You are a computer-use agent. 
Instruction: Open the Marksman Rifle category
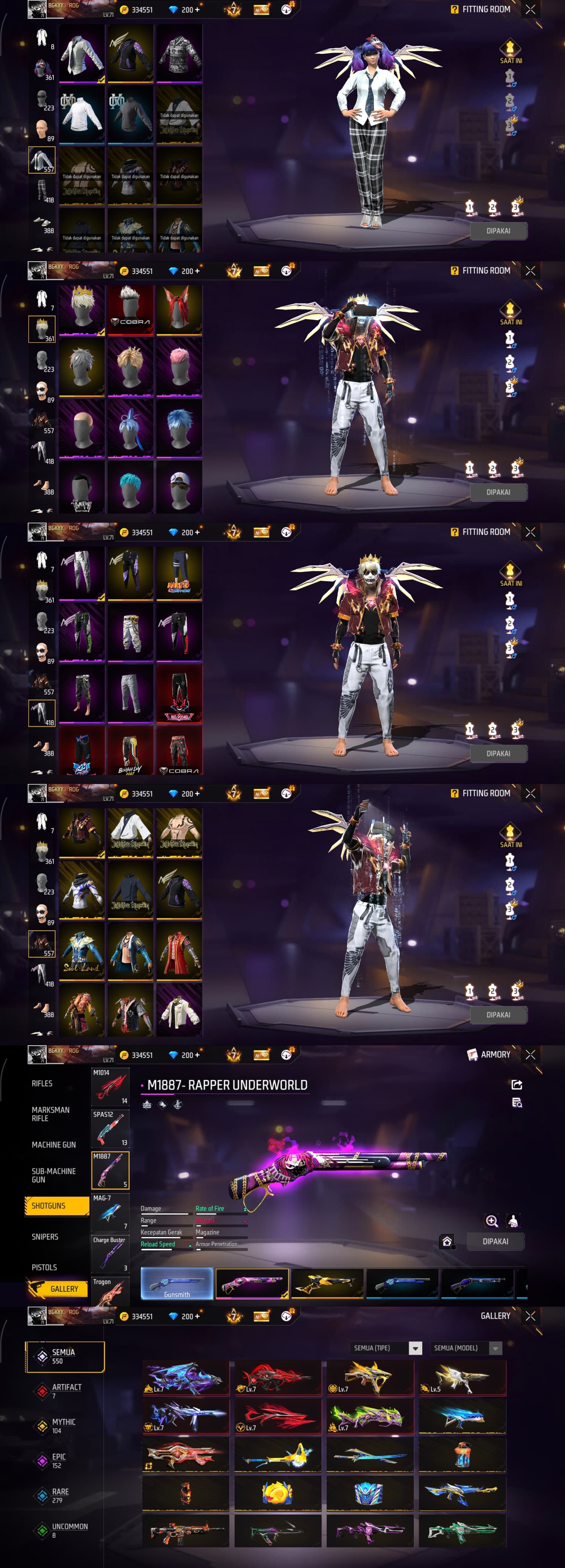click(x=50, y=1113)
